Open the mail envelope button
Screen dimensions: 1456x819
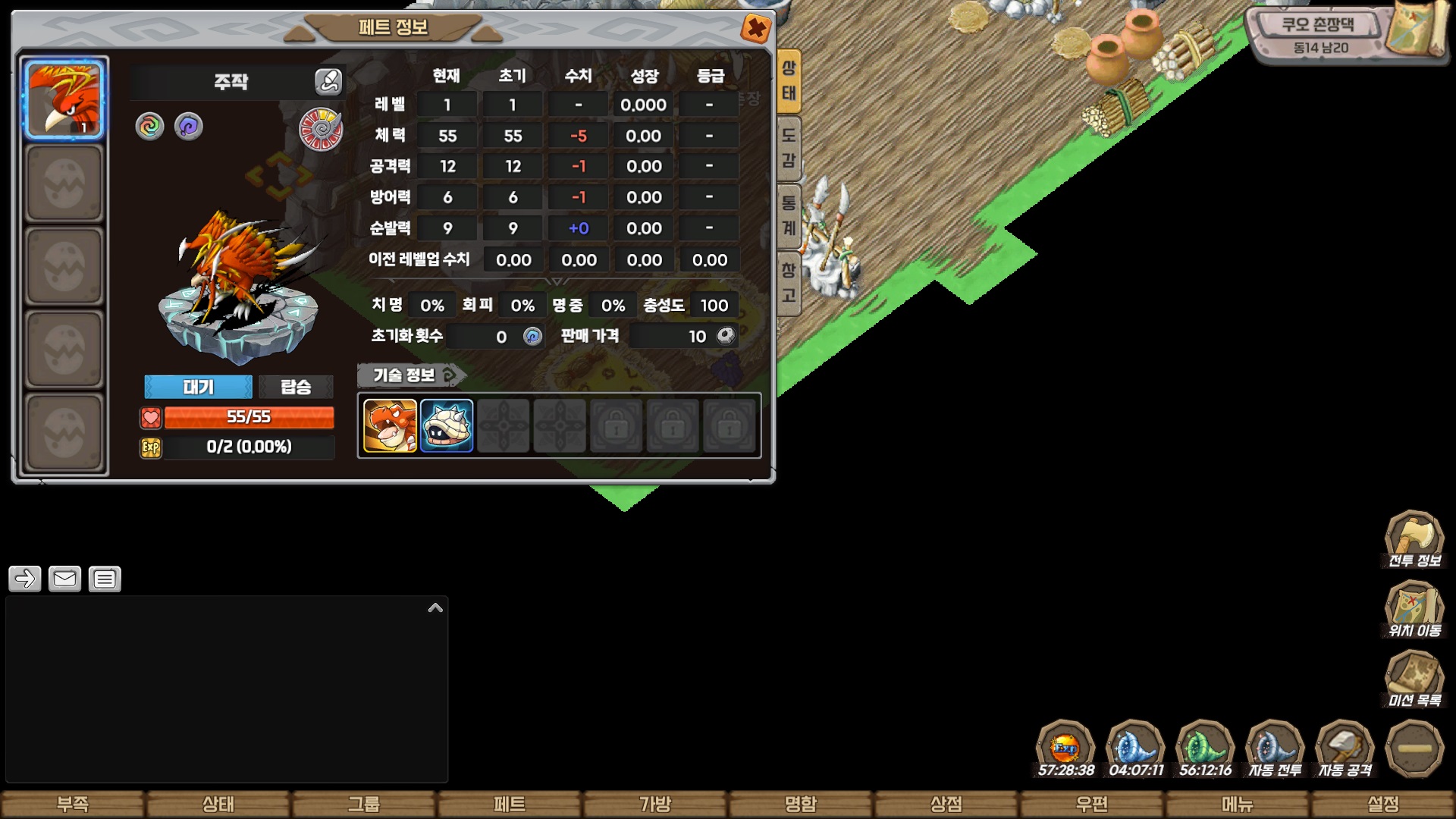pyautogui.click(x=64, y=579)
